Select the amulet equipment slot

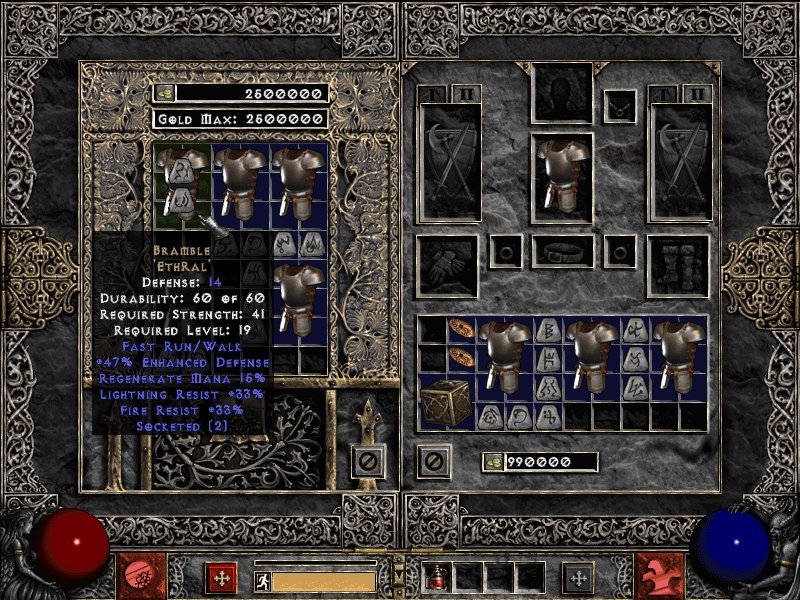(621, 104)
